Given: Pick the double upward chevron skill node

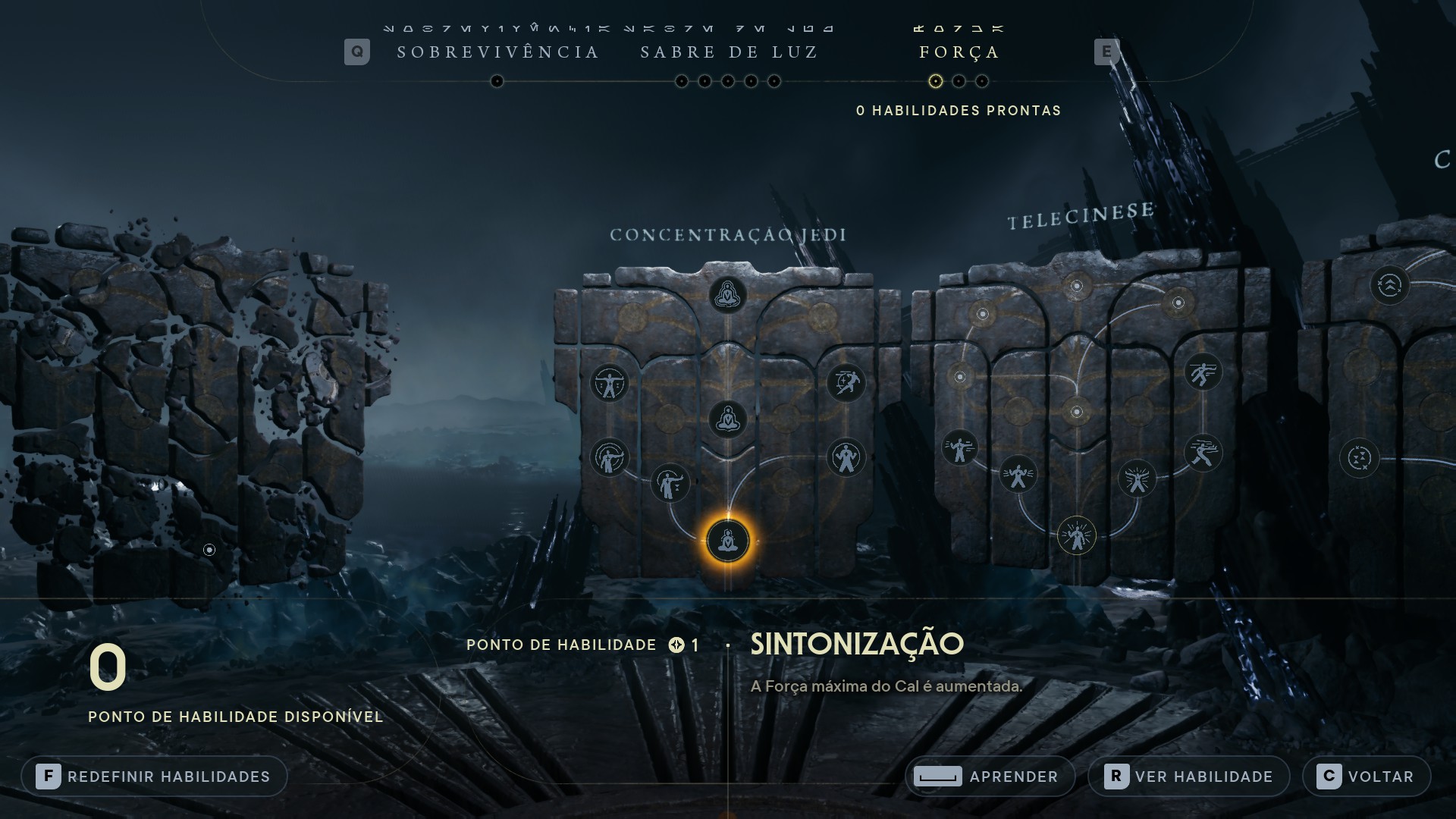Looking at the screenshot, I should [1389, 286].
